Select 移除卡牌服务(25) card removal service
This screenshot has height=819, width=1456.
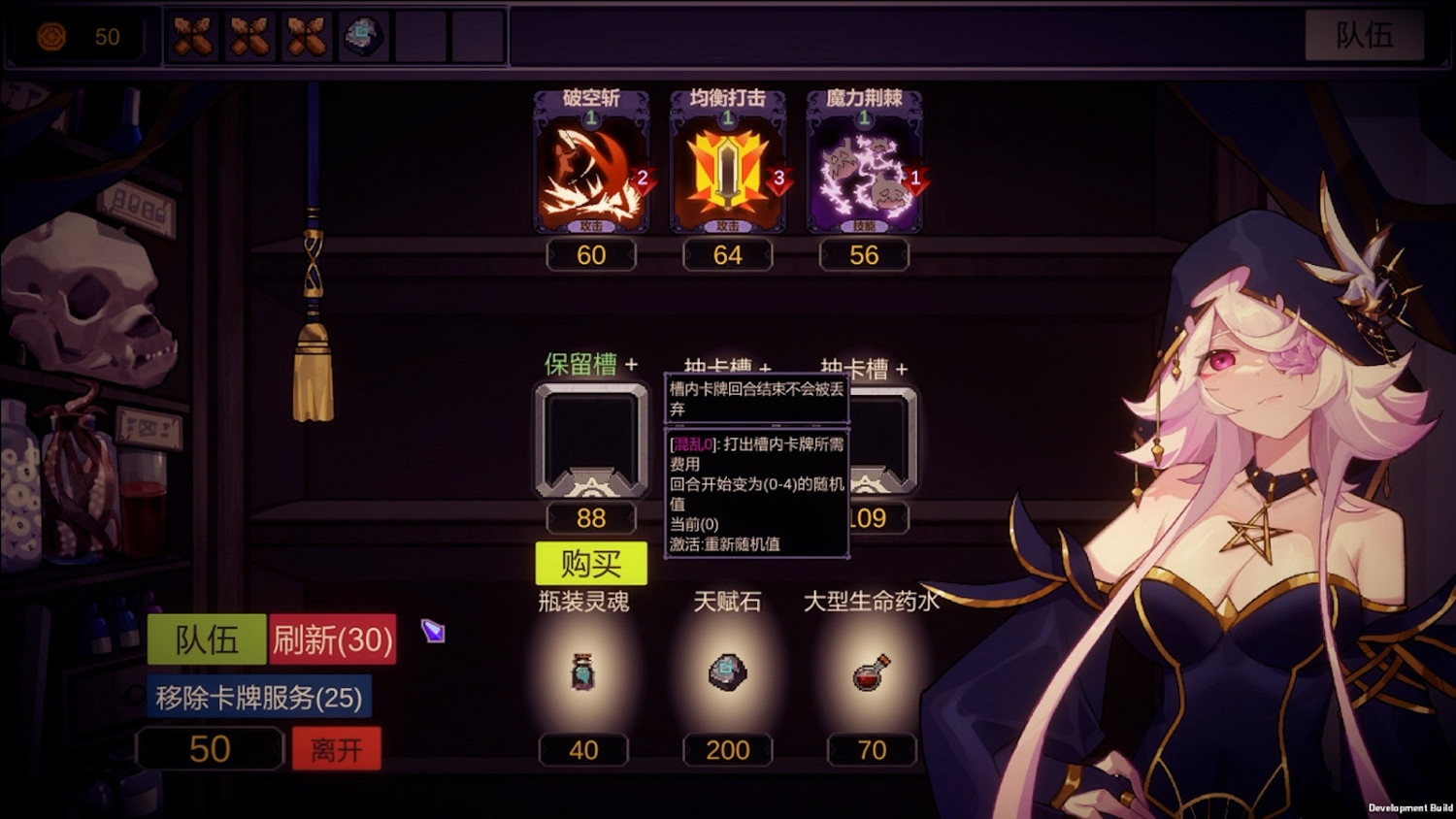coord(260,697)
